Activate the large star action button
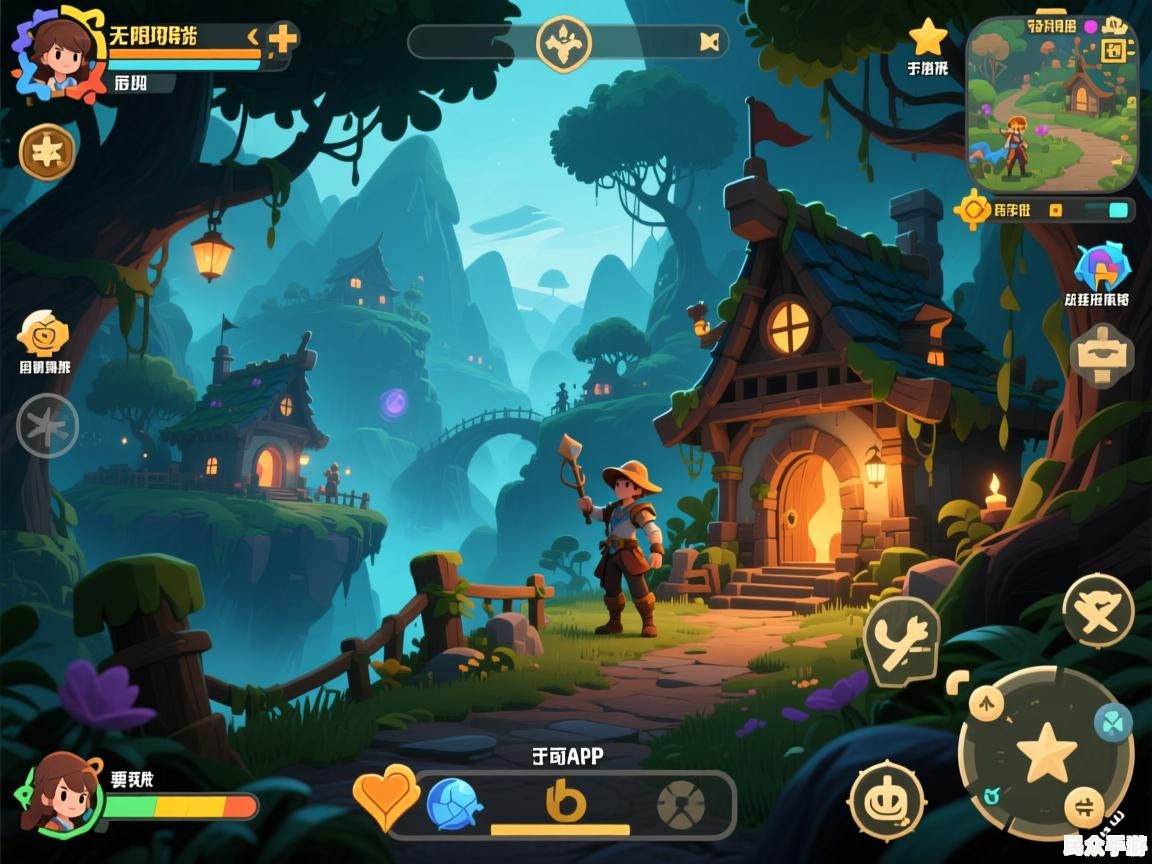This screenshot has width=1152, height=864. pyautogui.click(x=1046, y=752)
